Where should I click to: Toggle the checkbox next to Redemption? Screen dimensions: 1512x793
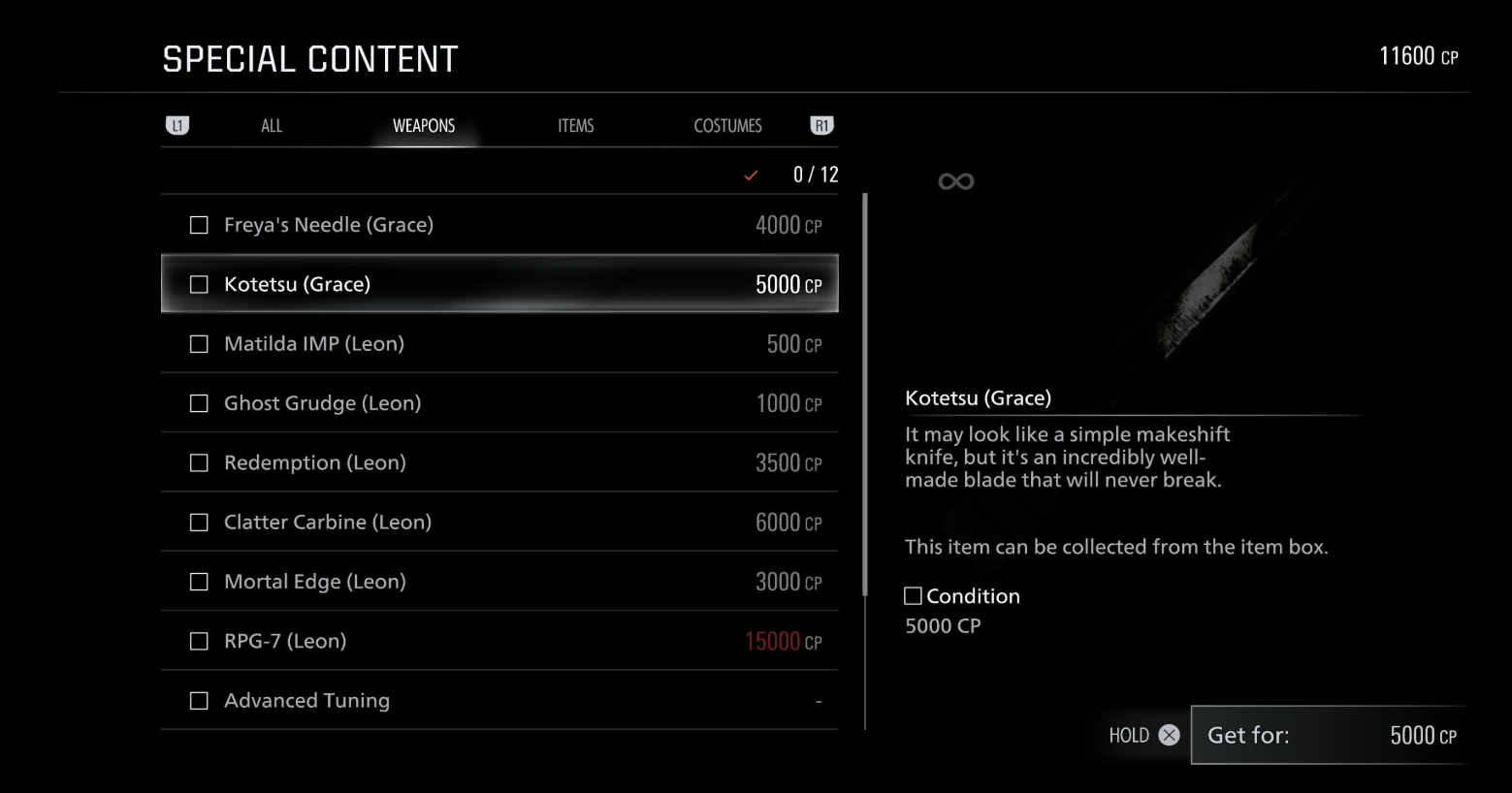click(199, 463)
